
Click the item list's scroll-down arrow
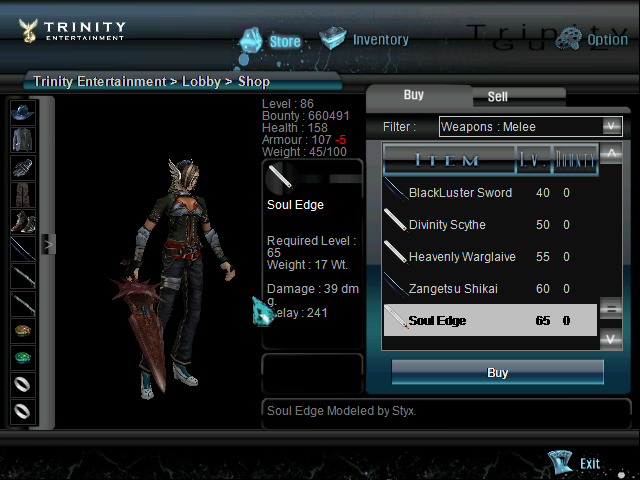click(611, 340)
